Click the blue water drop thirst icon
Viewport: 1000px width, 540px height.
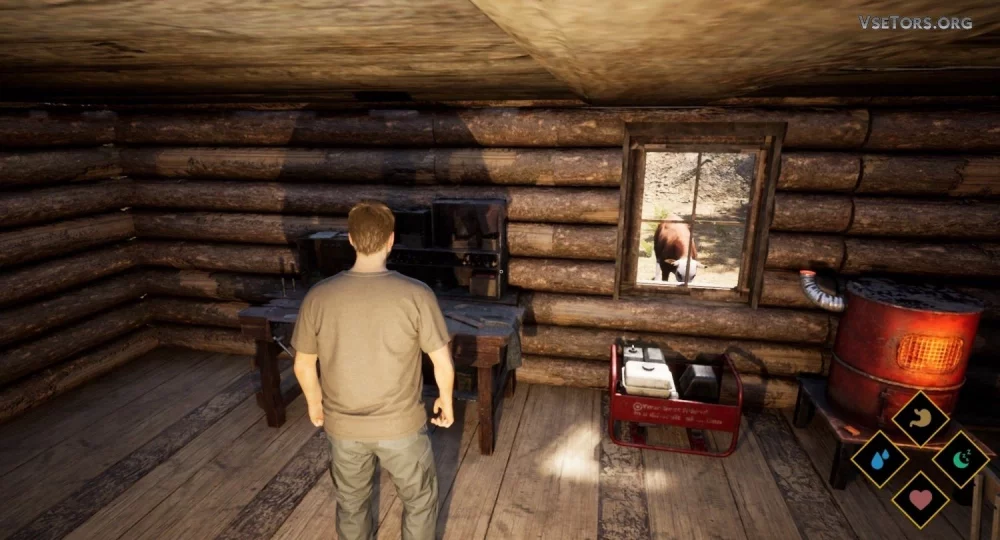tap(879, 459)
